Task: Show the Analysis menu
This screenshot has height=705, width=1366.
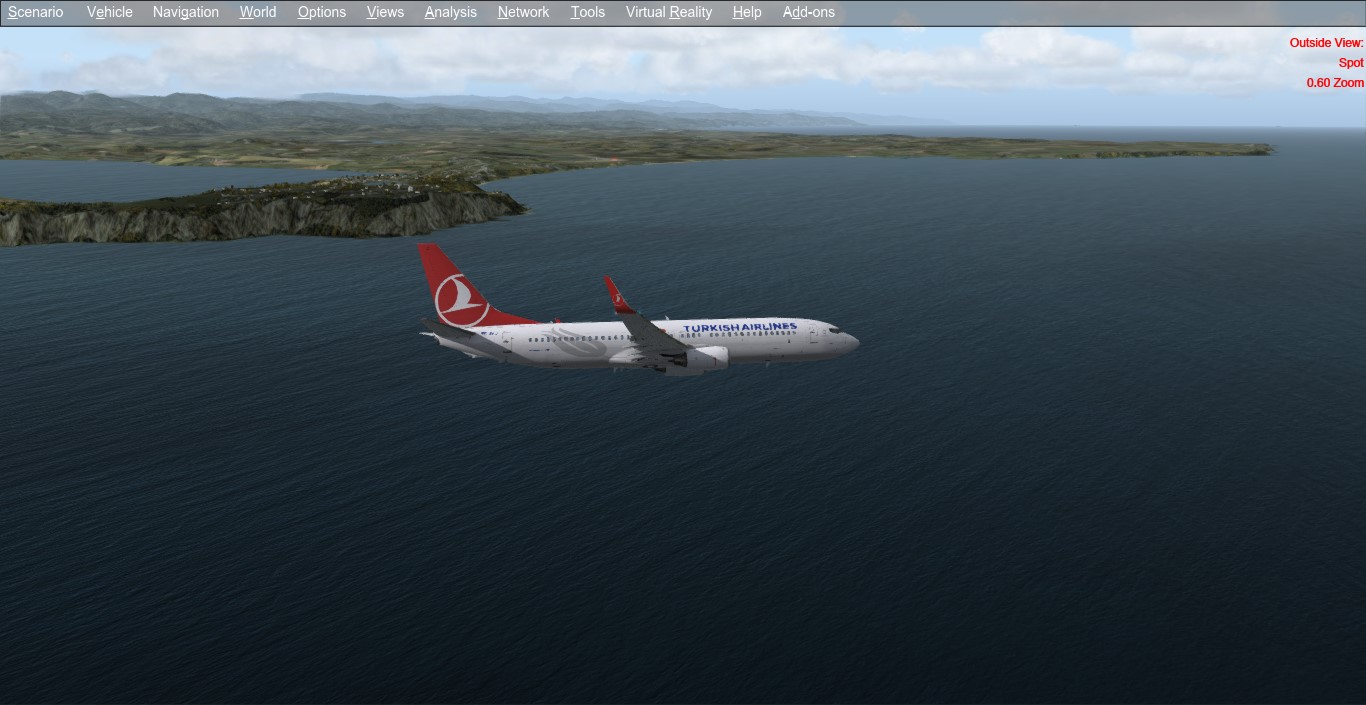Action: (451, 12)
